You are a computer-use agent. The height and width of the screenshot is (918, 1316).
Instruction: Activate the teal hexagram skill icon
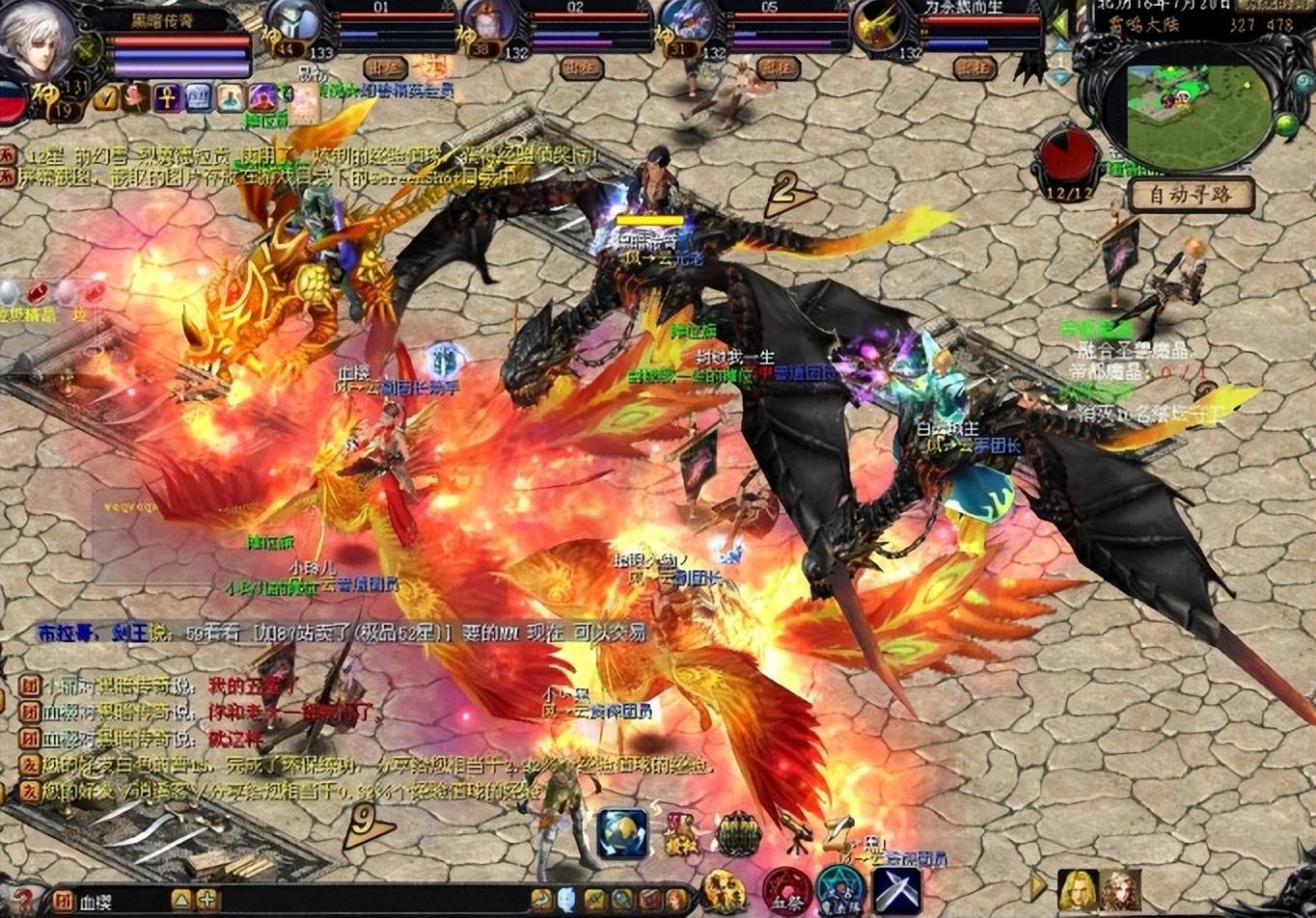839,890
